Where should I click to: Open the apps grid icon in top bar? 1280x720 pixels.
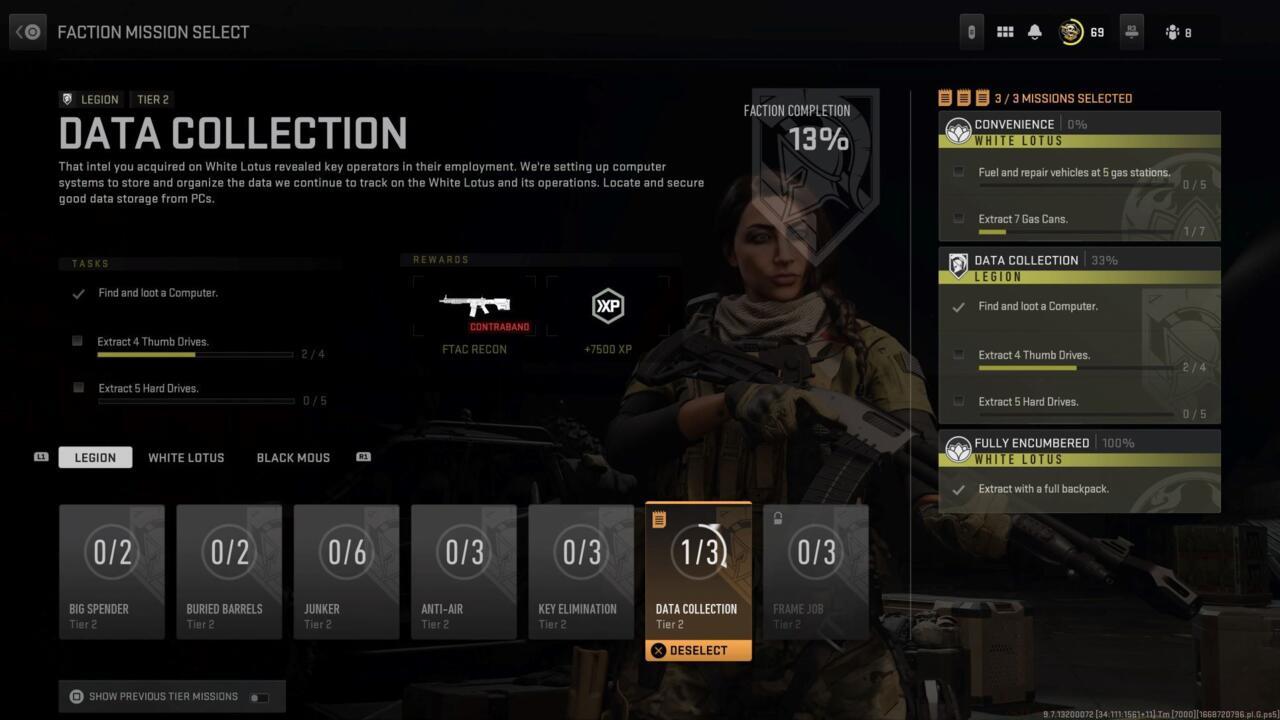point(1005,31)
